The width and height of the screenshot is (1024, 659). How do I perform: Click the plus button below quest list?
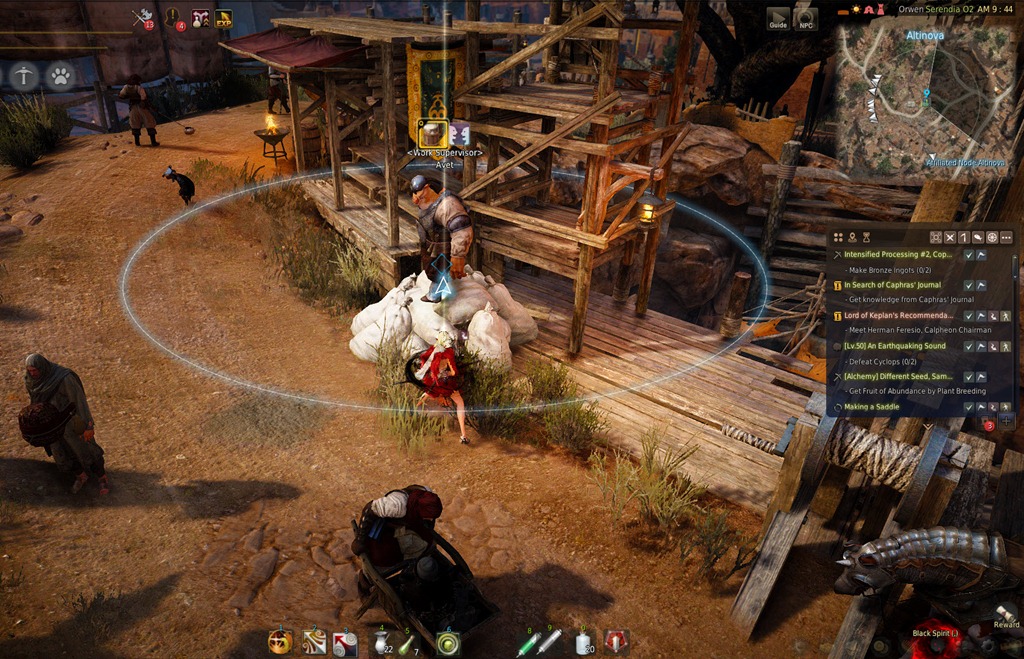coord(1006,420)
